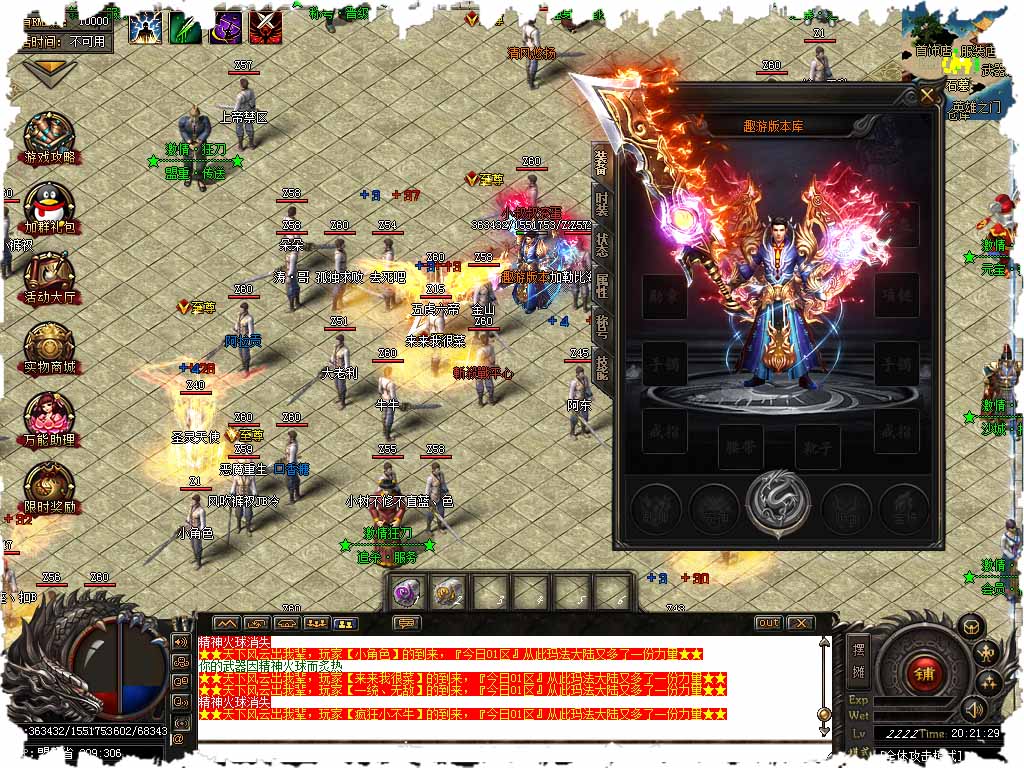This screenshot has height=768, width=1024.
Task: Close the chat window with X
Action: [x=800, y=623]
